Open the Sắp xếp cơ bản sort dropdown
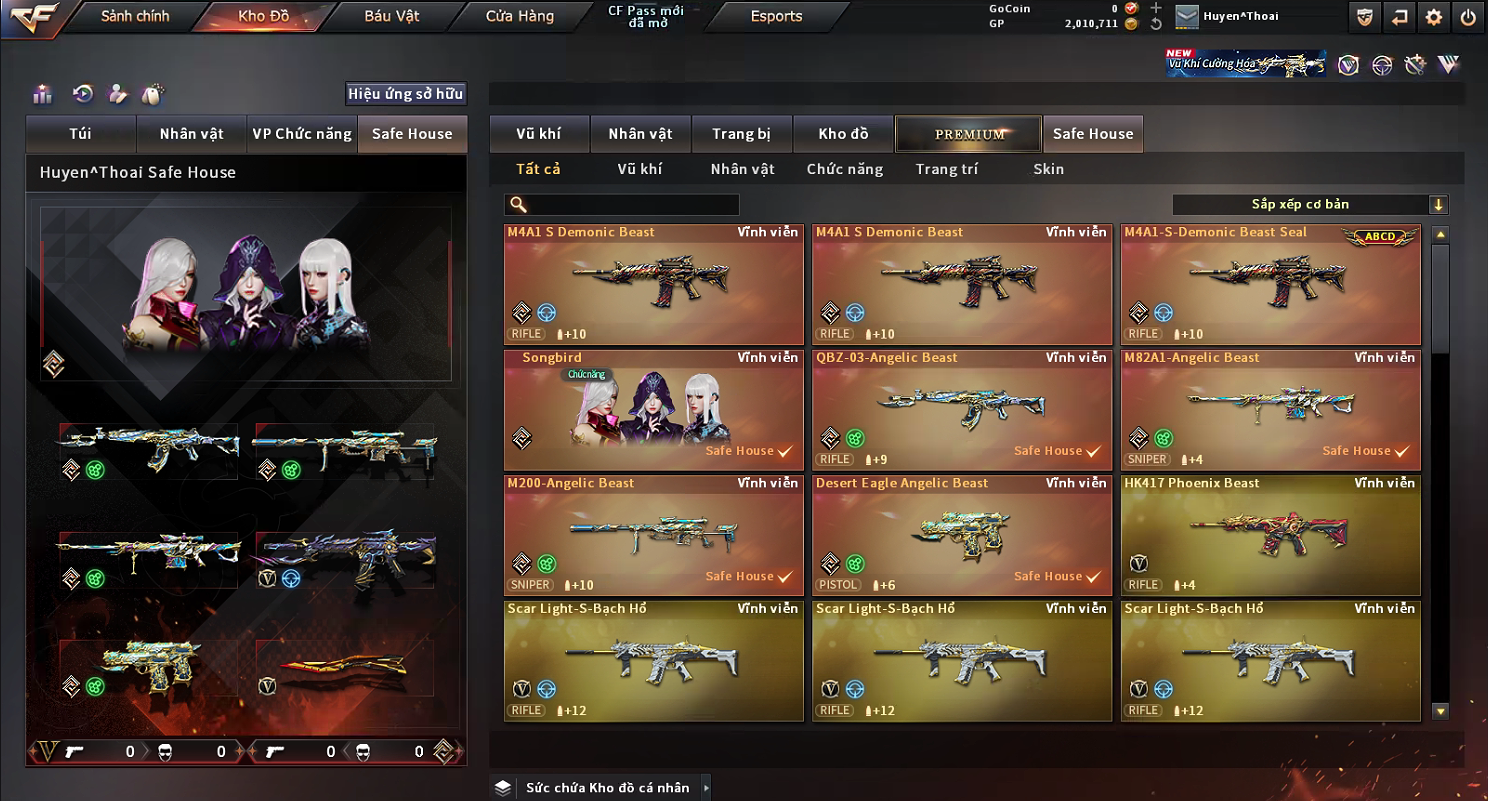This screenshot has height=801, width=1488. click(1310, 205)
